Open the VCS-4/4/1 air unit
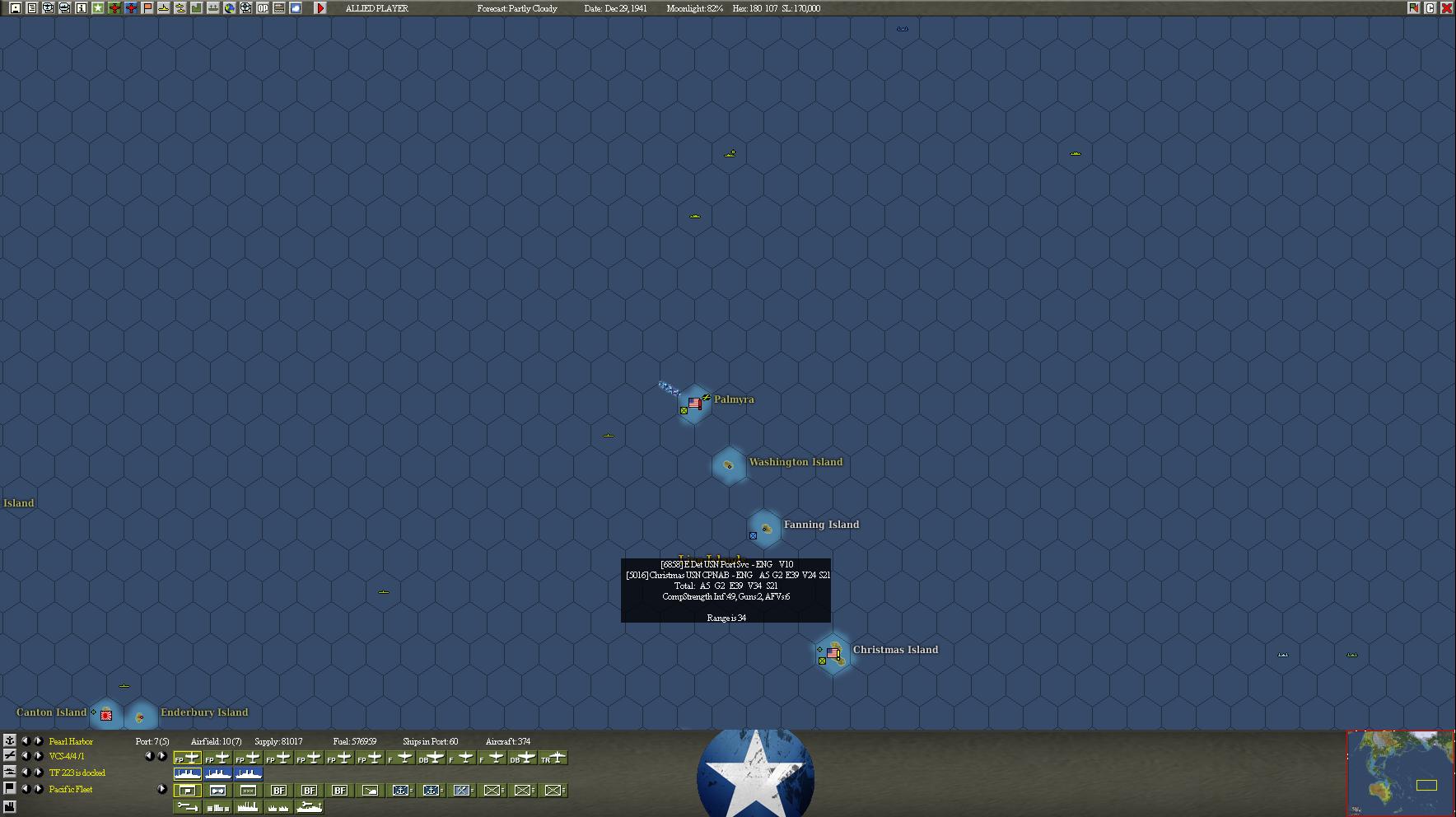Screen dimensions: 1456x817 [x=67, y=757]
